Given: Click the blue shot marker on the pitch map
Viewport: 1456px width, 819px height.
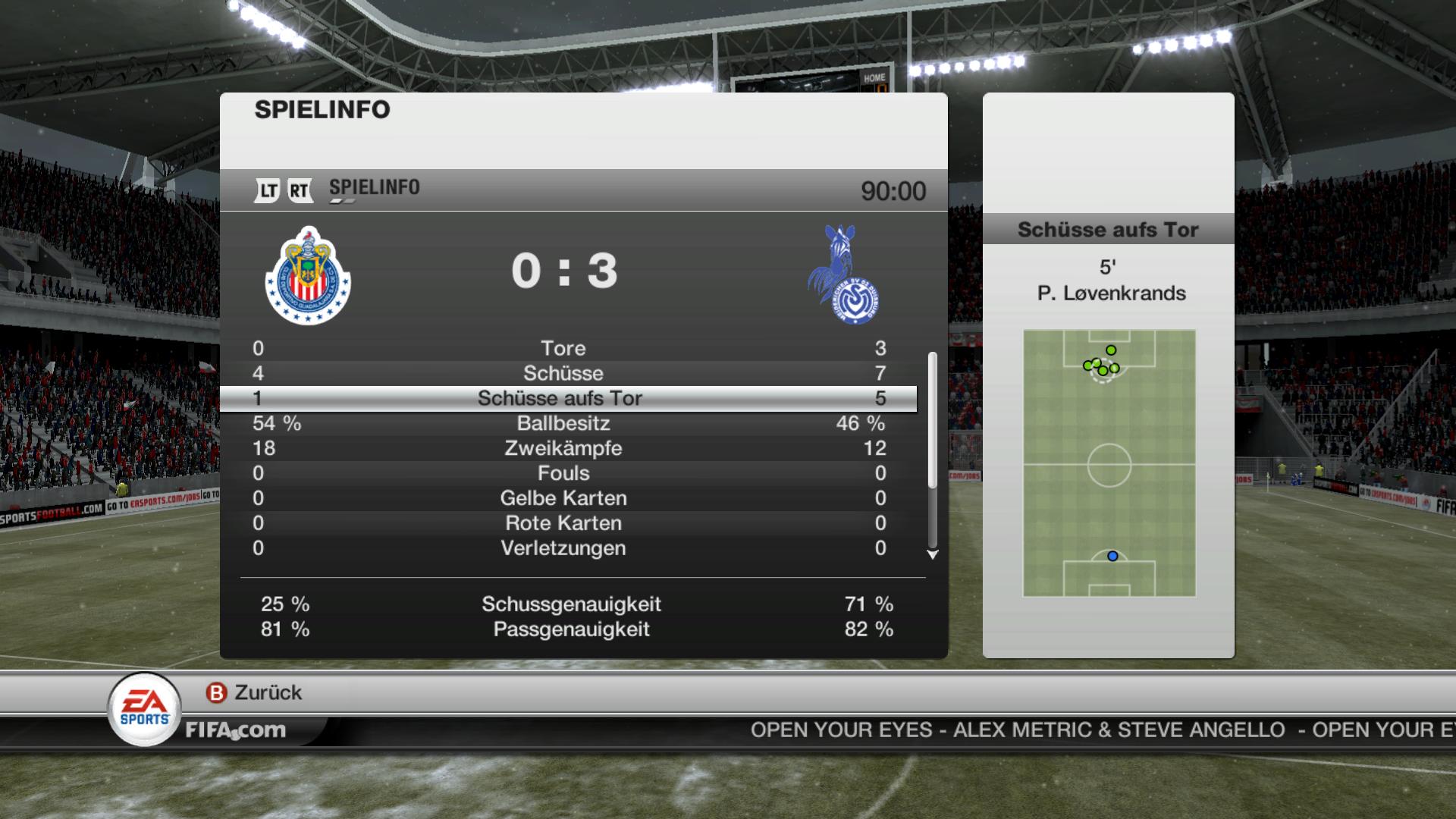Looking at the screenshot, I should 1112,556.
